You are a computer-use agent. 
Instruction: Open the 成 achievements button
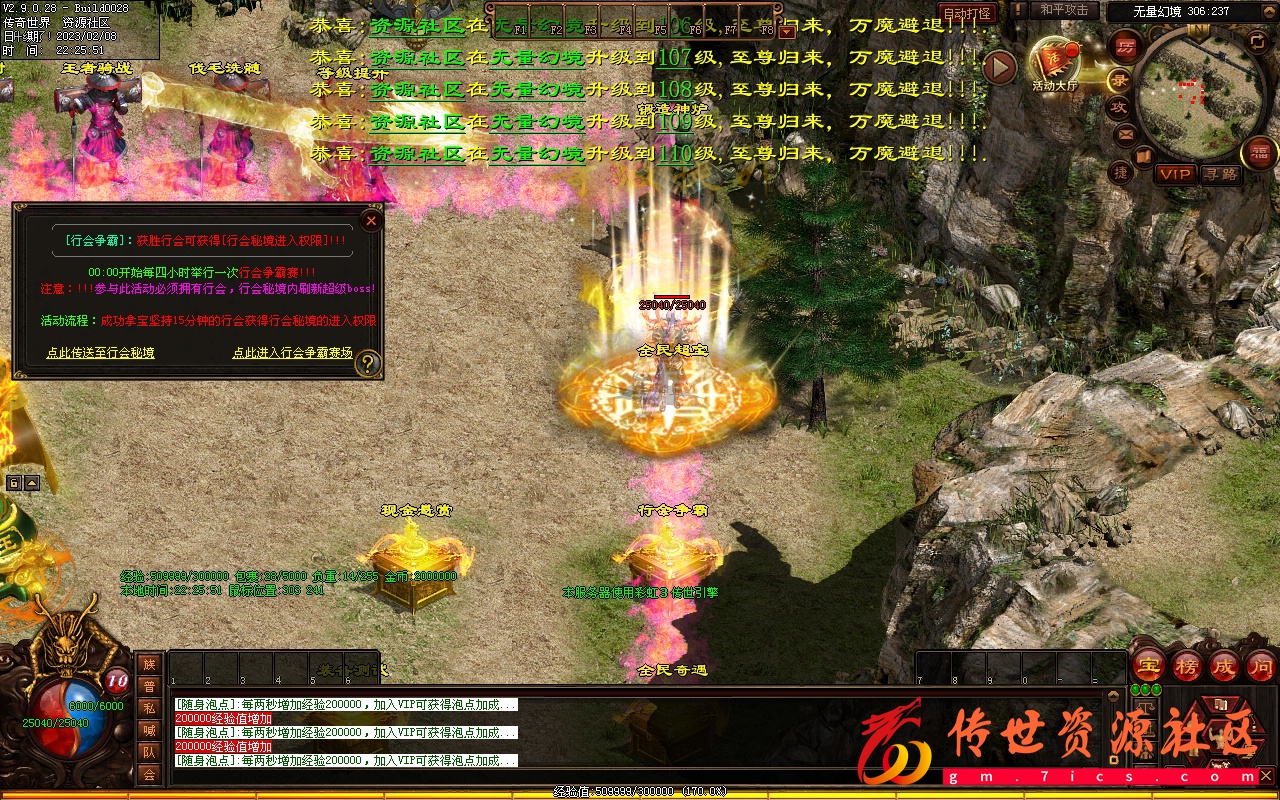(x=1224, y=666)
